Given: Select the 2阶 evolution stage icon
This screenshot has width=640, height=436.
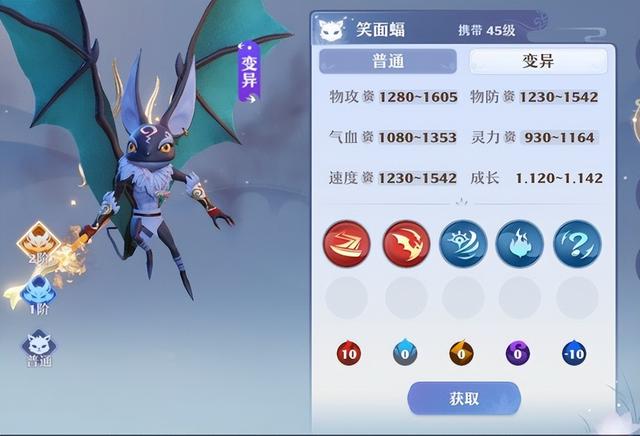Looking at the screenshot, I should [39, 242].
